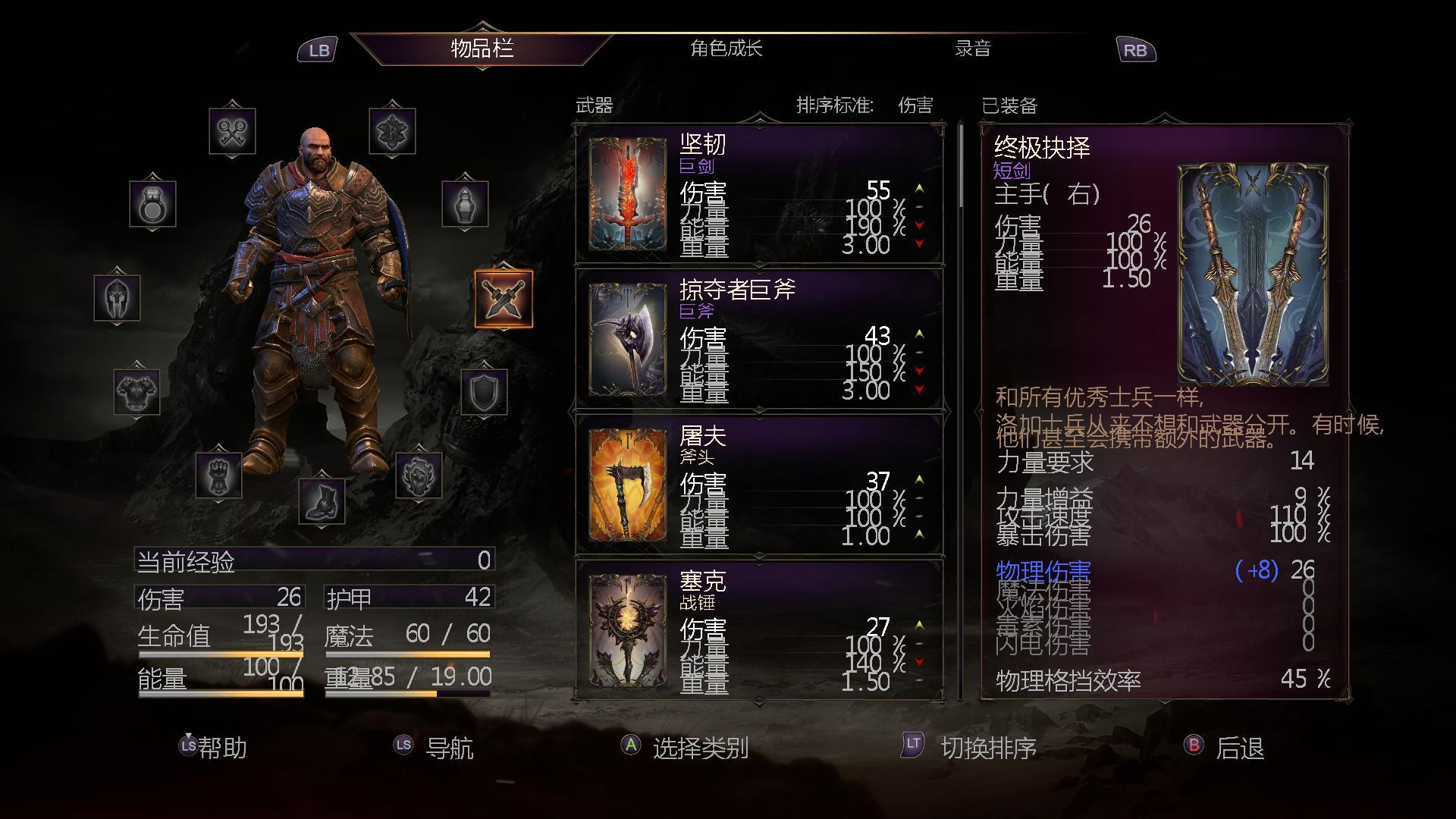Viewport: 1456px width, 819px height.
Task: Open the 录音 tab
Action: (972, 49)
